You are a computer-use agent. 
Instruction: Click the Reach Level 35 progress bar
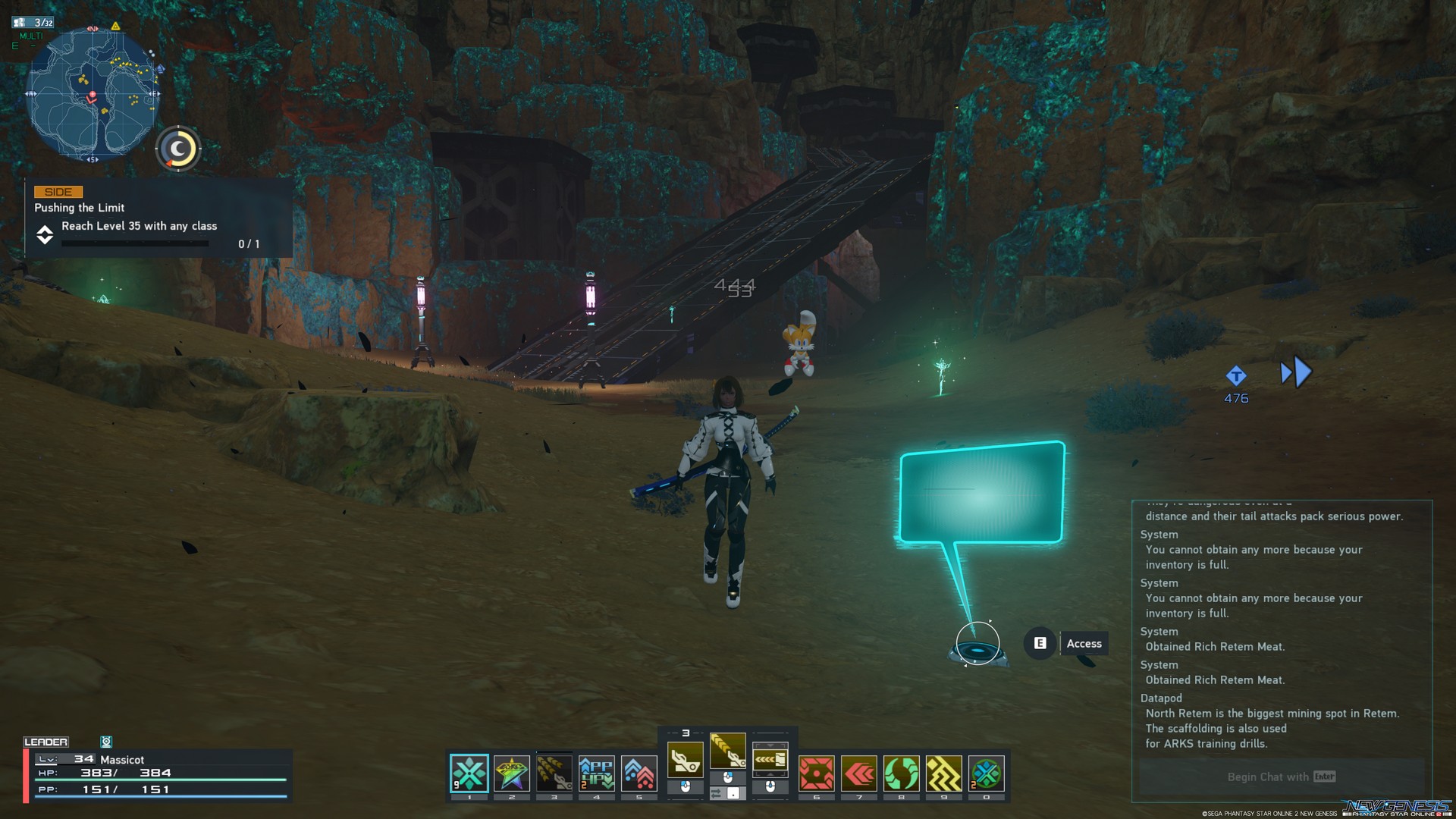point(135,243)
